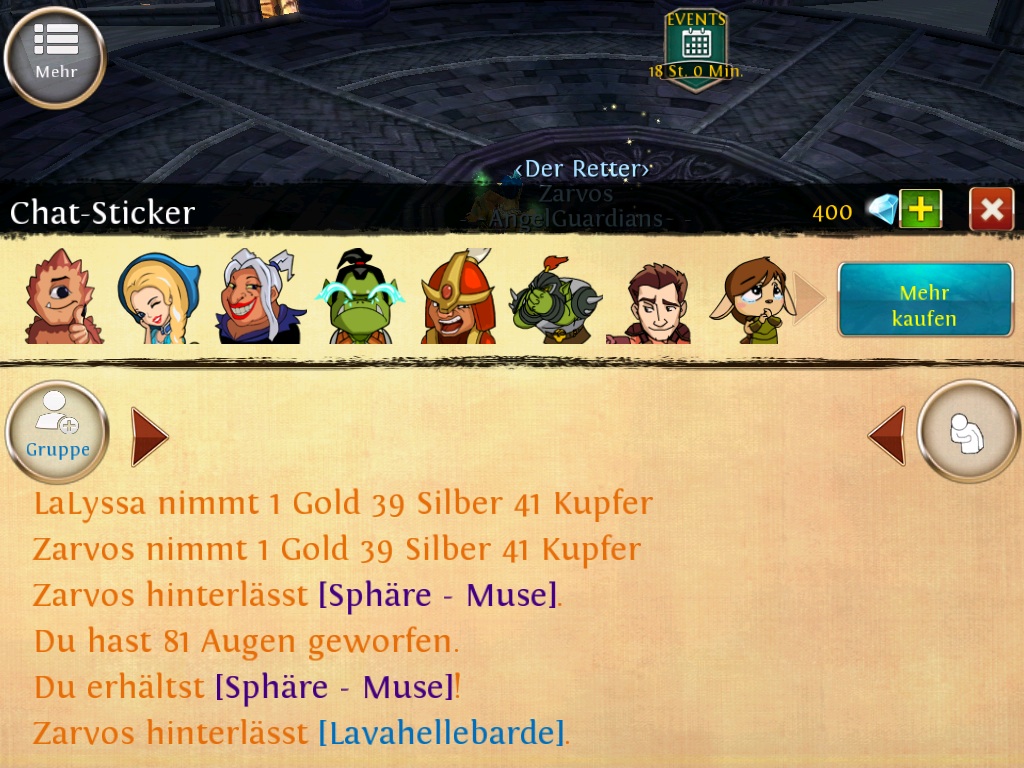Select the red-helmeted shouting dwarf sticker
This screenshot has height=768, width=1024.
[457, 297]
